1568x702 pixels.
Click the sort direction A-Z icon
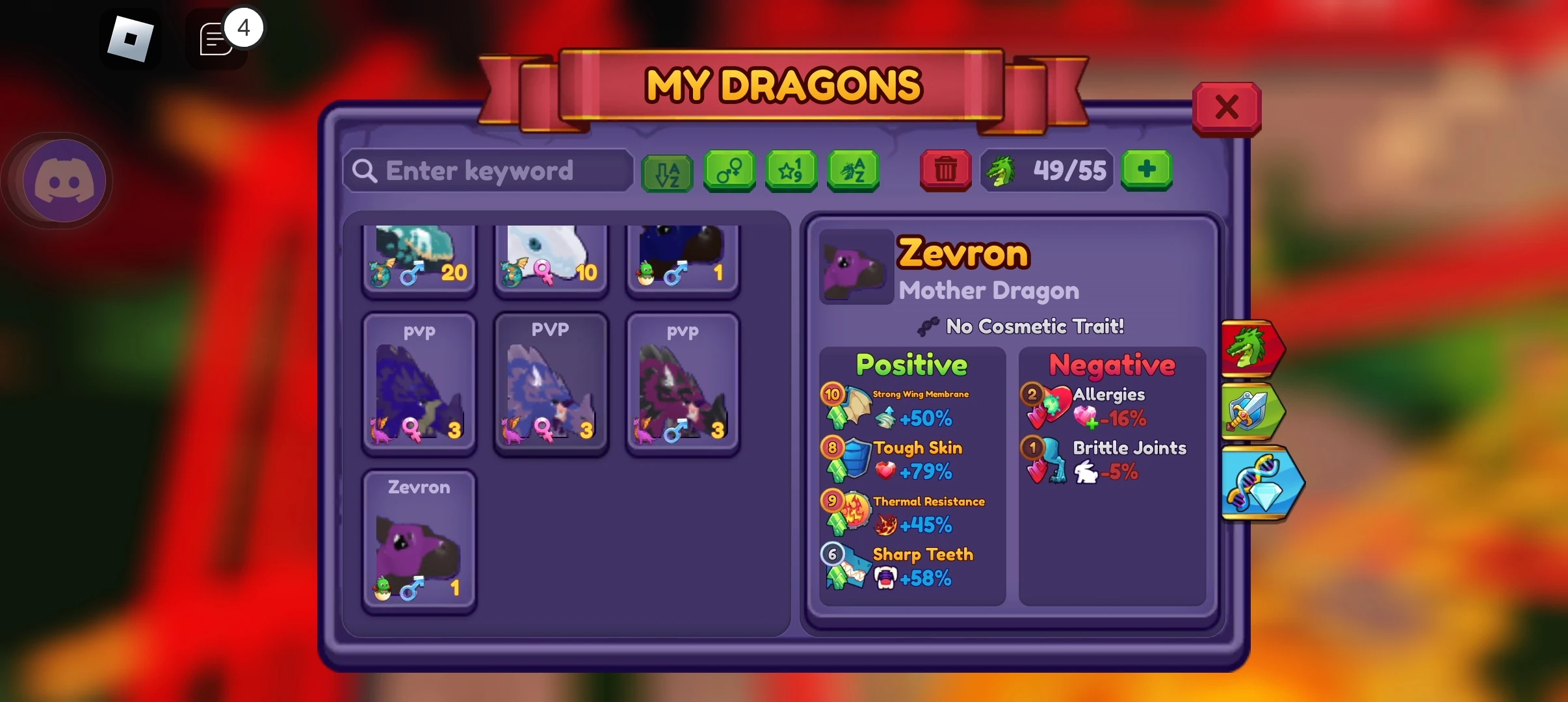click(666, 171)
